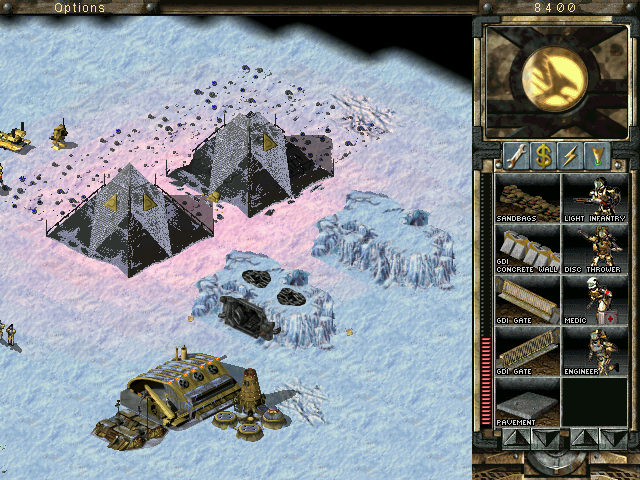Screen dimensions: 640x480
Task: Open the Options menu
Action: click(79, 7)
